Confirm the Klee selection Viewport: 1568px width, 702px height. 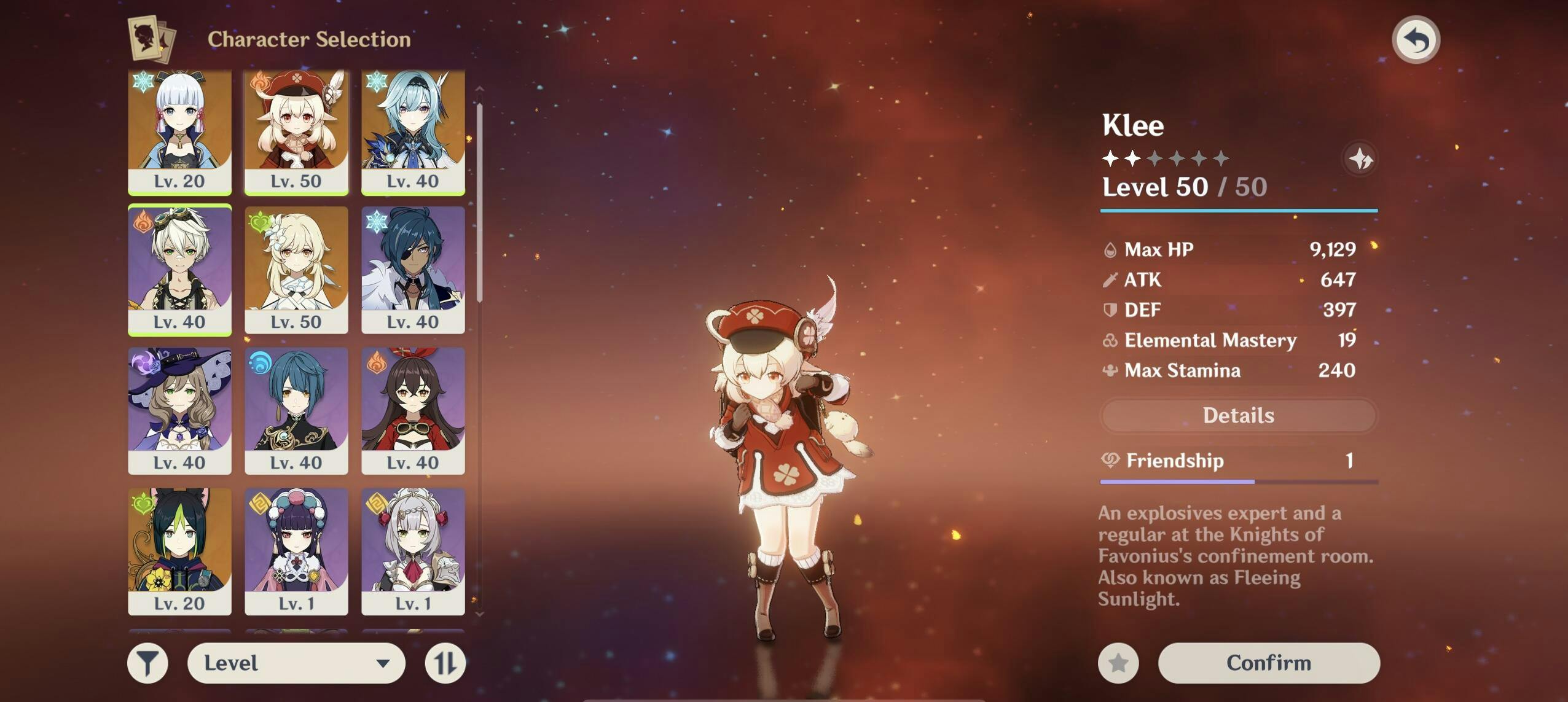click(1268, 663)
